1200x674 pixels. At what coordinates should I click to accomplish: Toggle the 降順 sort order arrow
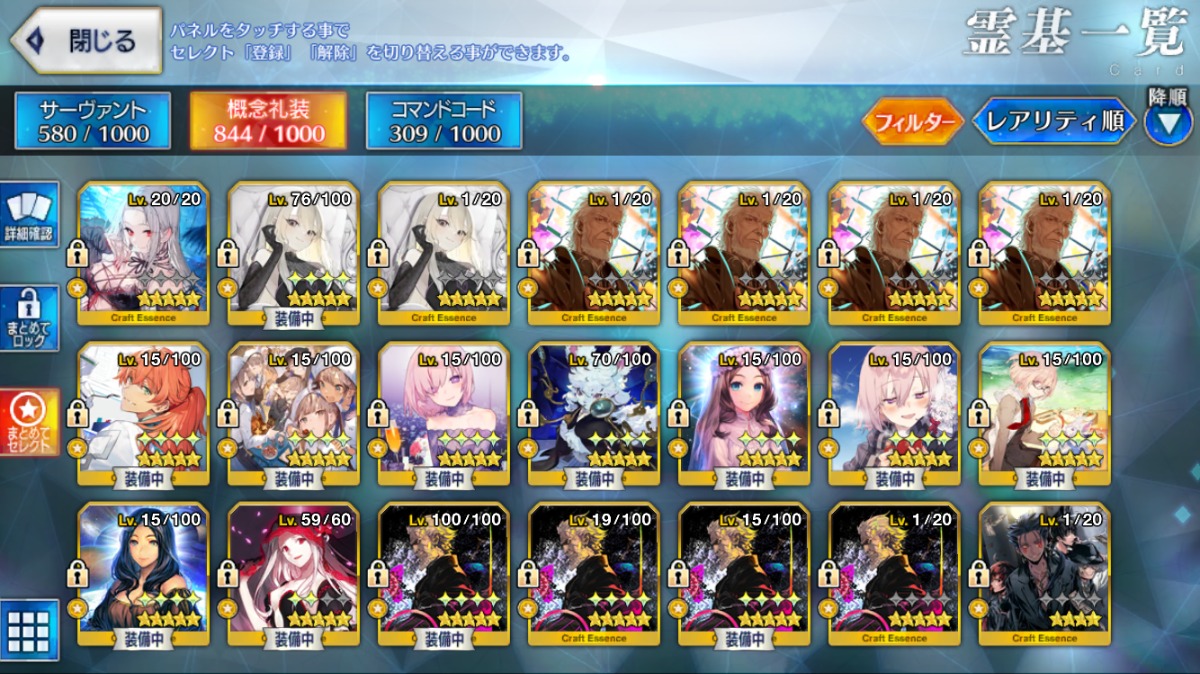click(1167, 123)
